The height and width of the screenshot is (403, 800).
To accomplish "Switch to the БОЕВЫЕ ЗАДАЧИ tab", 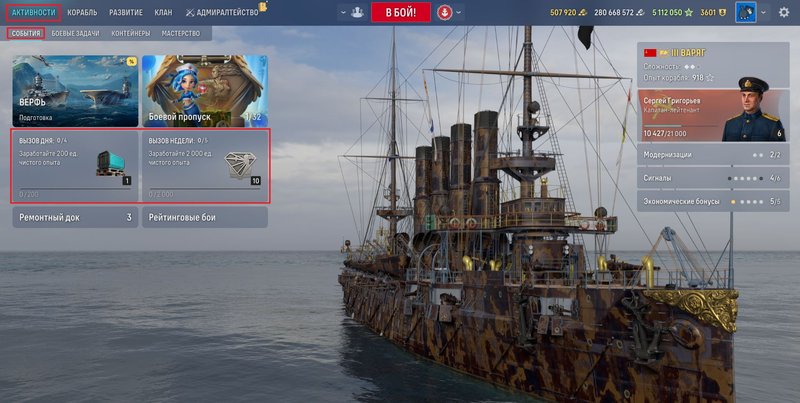I will pyautogui.click(x=74, y=33).
